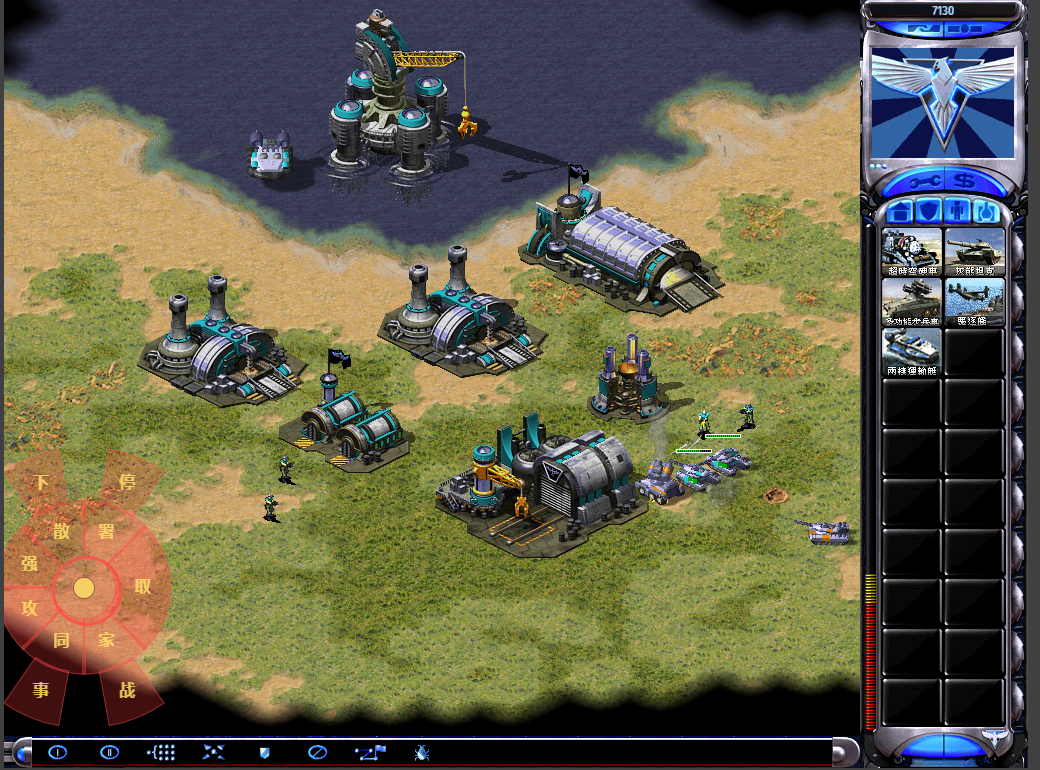Select the IFV (多功能步兵車) build icon
The height and width of the screenshot is (770, 1040).
click(x=912, y=301)
